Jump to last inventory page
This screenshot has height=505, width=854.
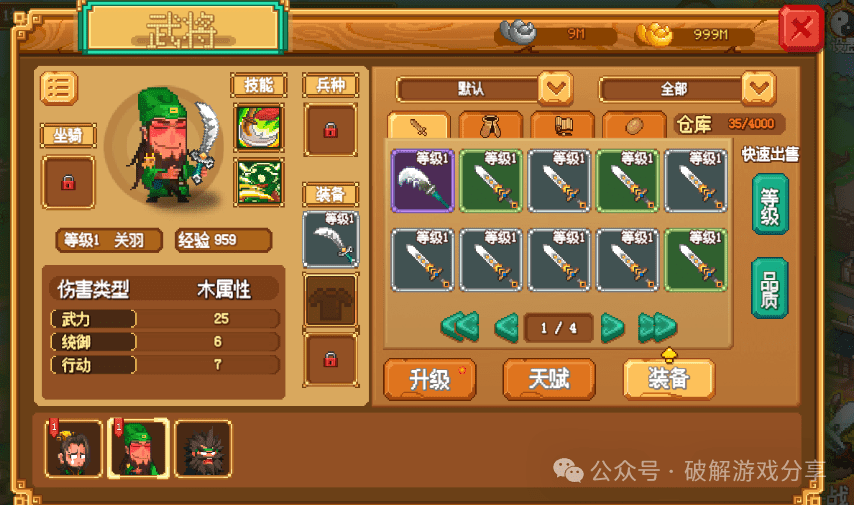[657, 327]
